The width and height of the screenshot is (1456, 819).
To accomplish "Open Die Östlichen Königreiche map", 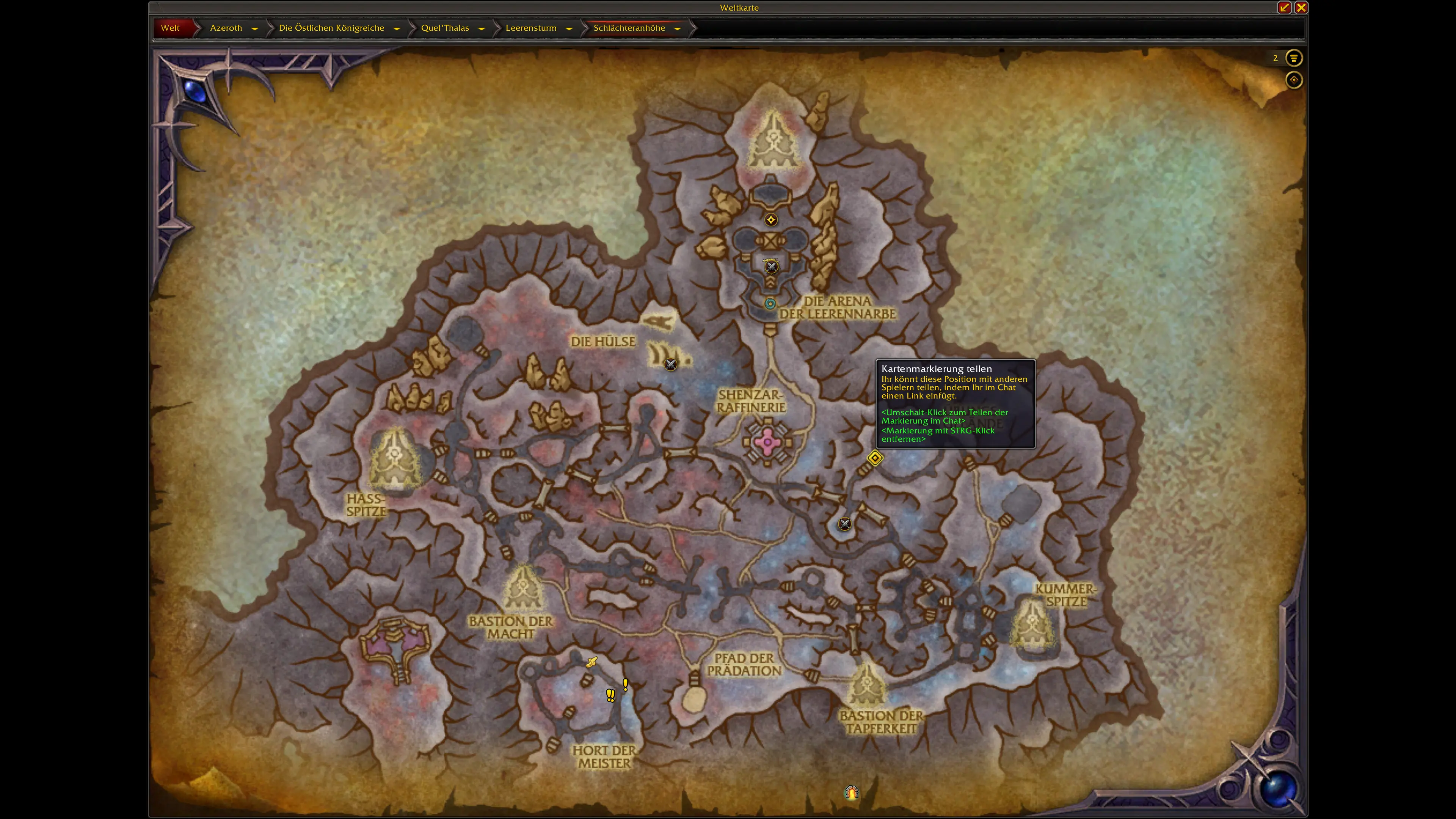I will tap(331, 28).
